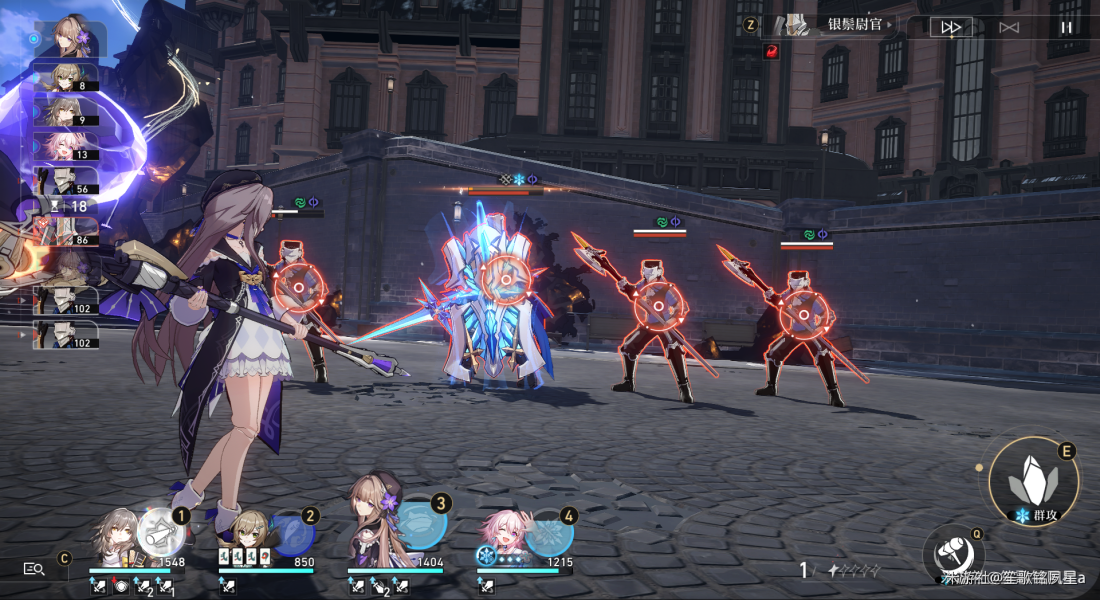Select the red debuff icon under enemy name

tap(771, 51)
